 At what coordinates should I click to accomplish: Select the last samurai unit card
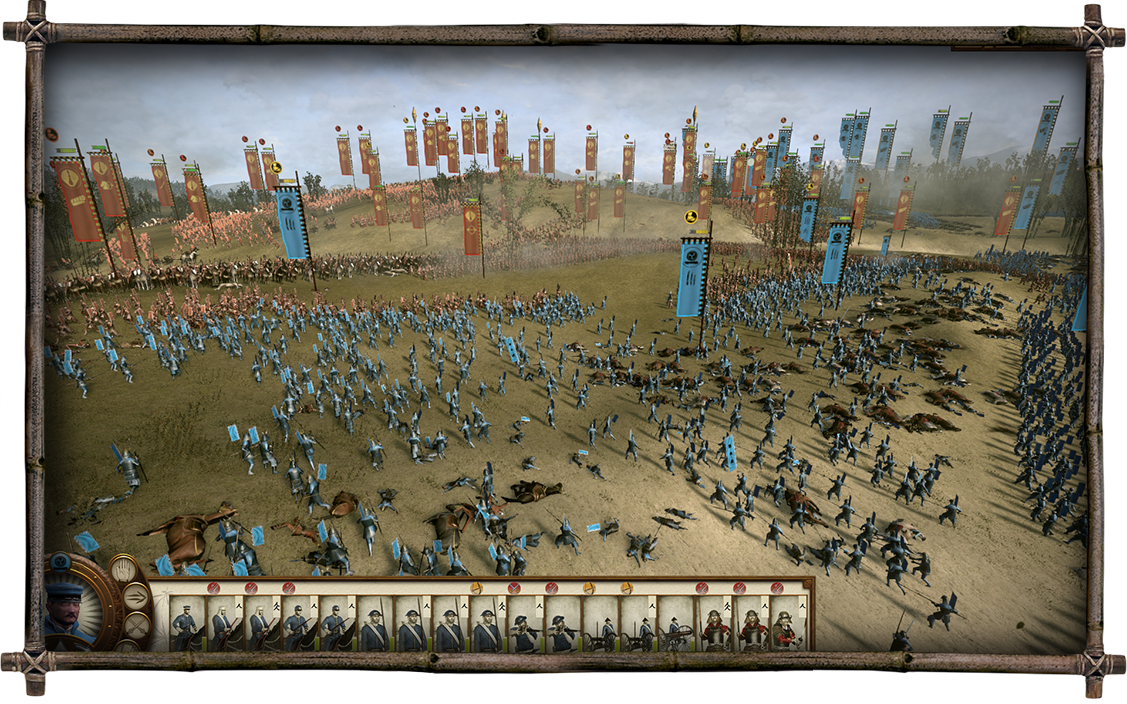[788, 625]
